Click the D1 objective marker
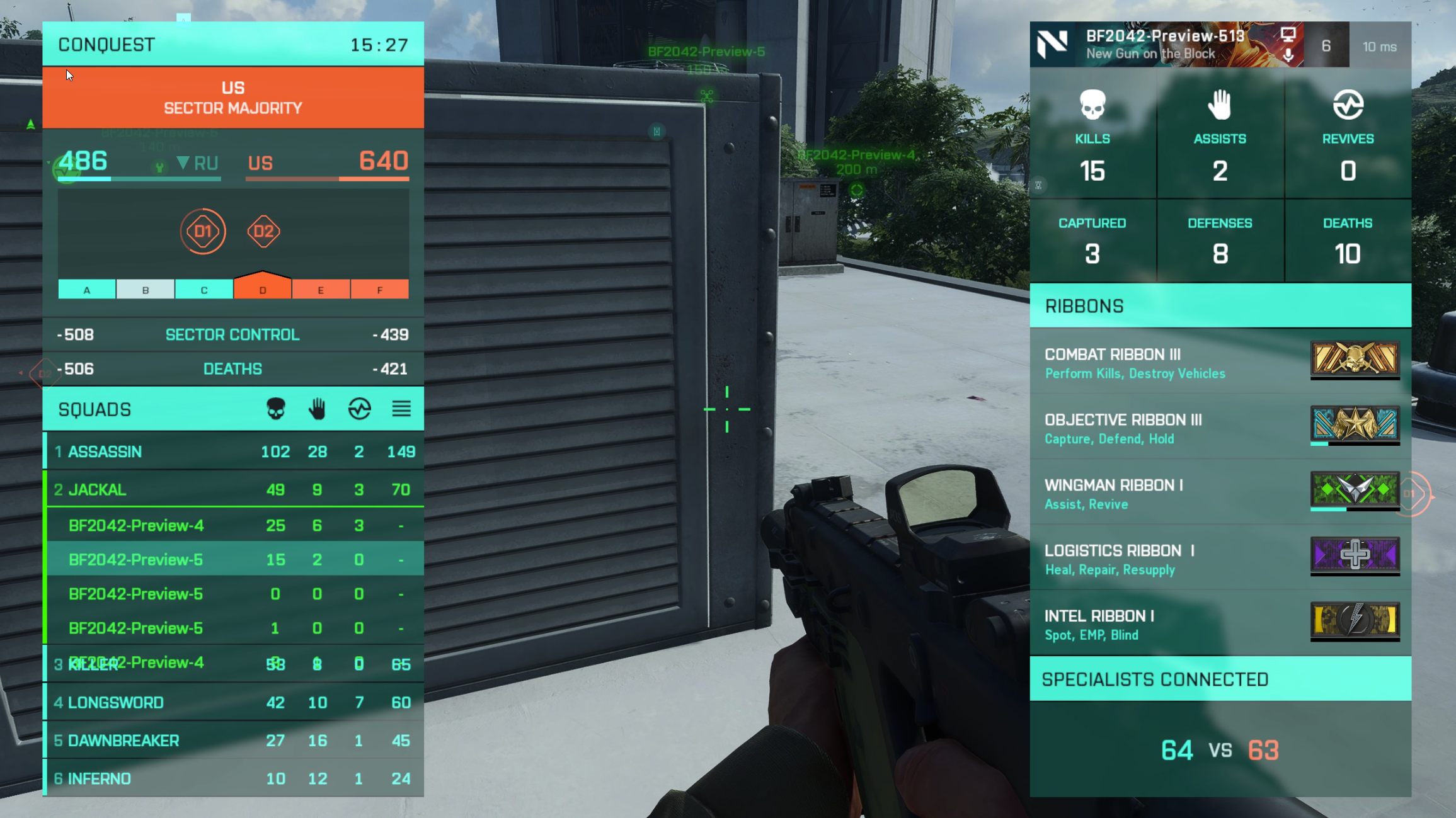 coord(203,231)
